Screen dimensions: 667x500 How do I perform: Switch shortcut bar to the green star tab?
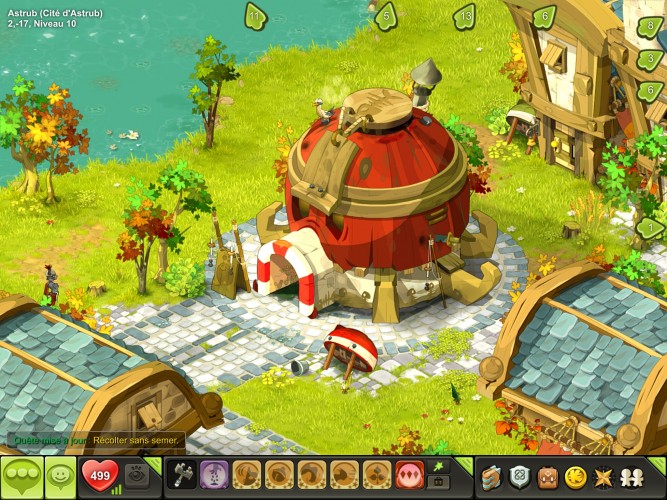pos(438,466)
